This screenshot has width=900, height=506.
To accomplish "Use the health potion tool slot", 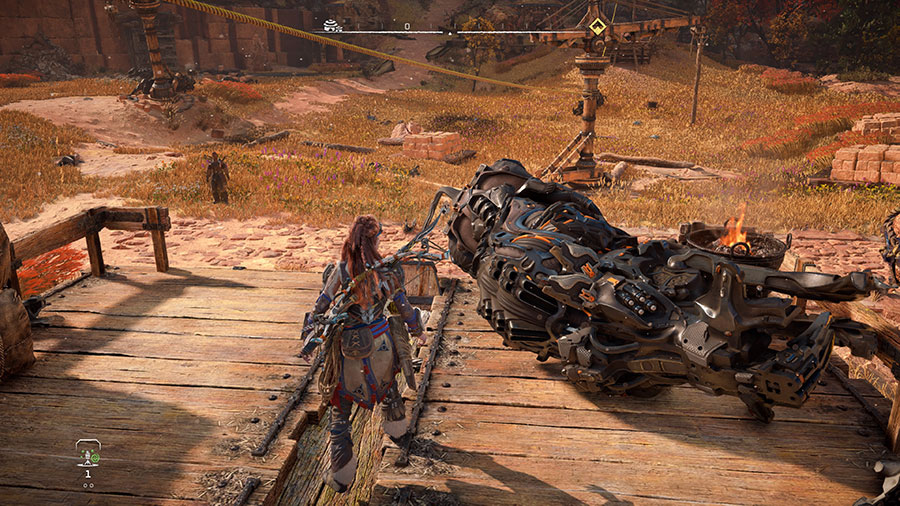I will pyautogui.click(x=88, y=455).
